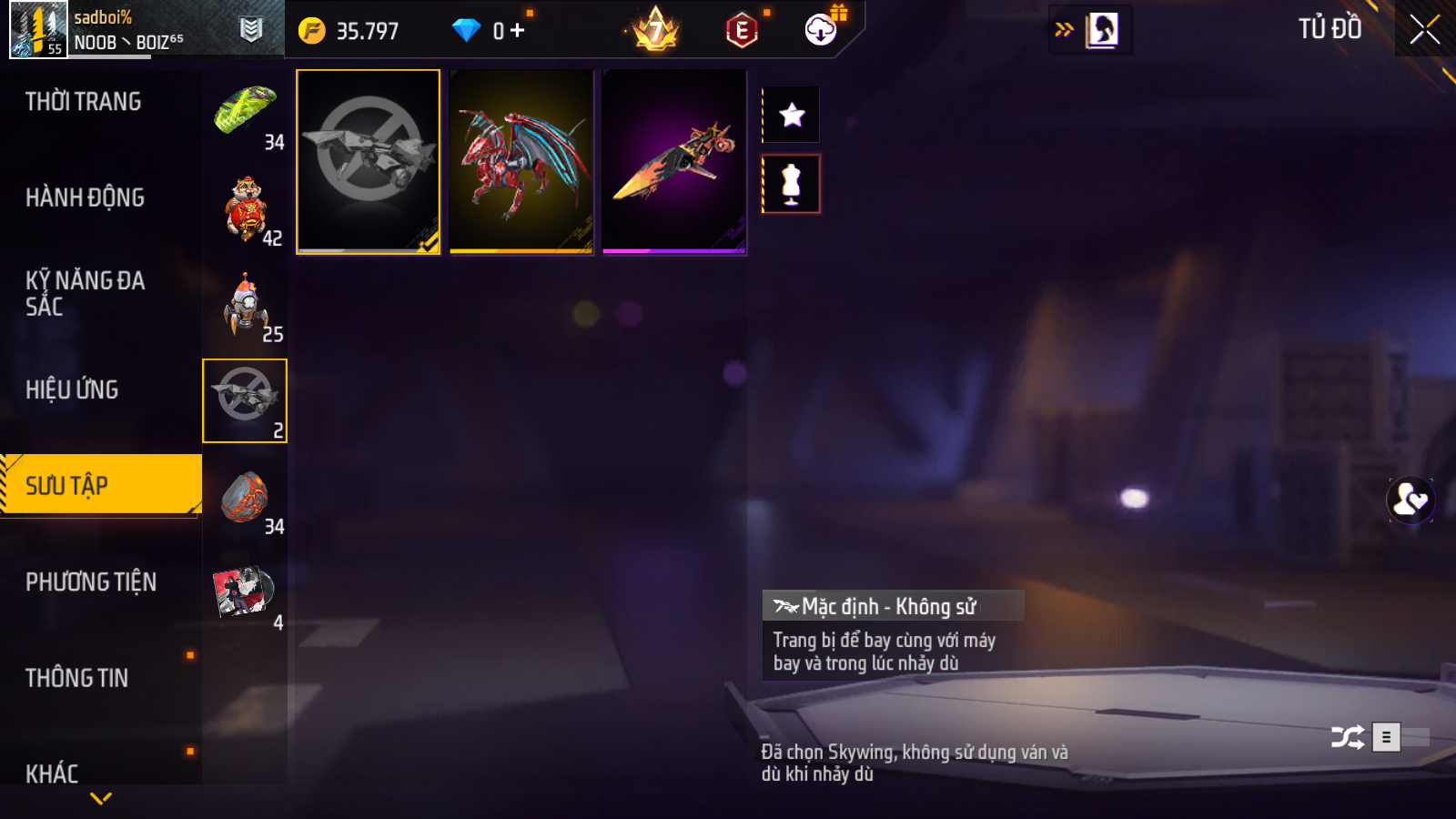Show the Thông Tin section
Image resolution: width=1456 pixels, height=819 pixels.
(77, 678)
